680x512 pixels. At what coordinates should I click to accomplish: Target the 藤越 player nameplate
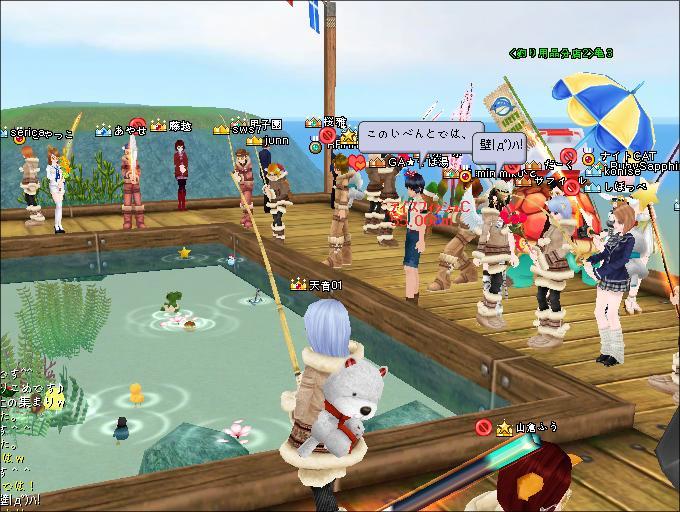tap(180, 126)
